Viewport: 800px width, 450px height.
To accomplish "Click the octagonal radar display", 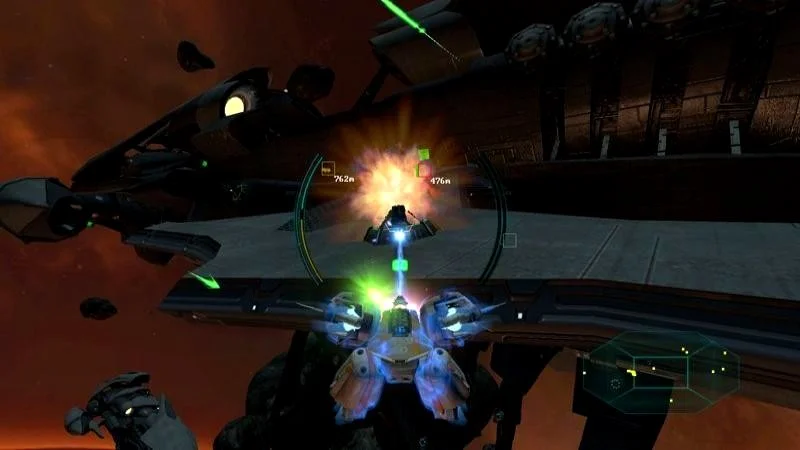I will [660, 370].
